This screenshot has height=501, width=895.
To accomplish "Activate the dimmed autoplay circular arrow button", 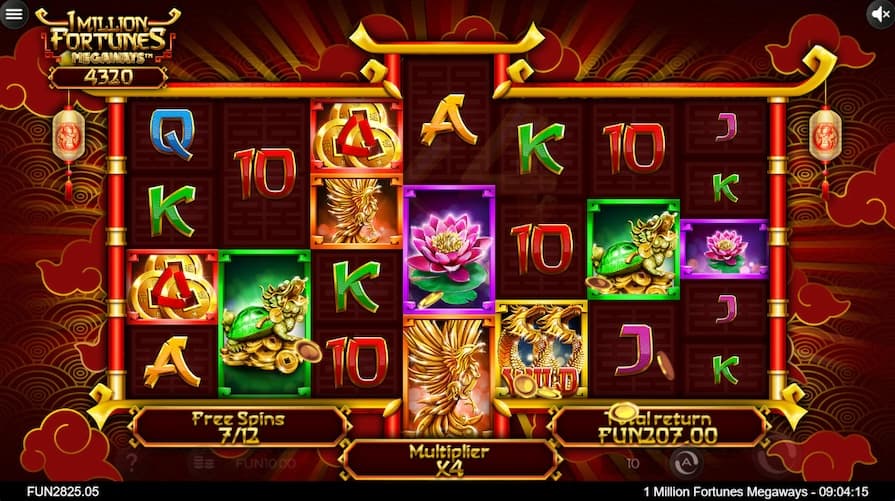I will [685, 461].
